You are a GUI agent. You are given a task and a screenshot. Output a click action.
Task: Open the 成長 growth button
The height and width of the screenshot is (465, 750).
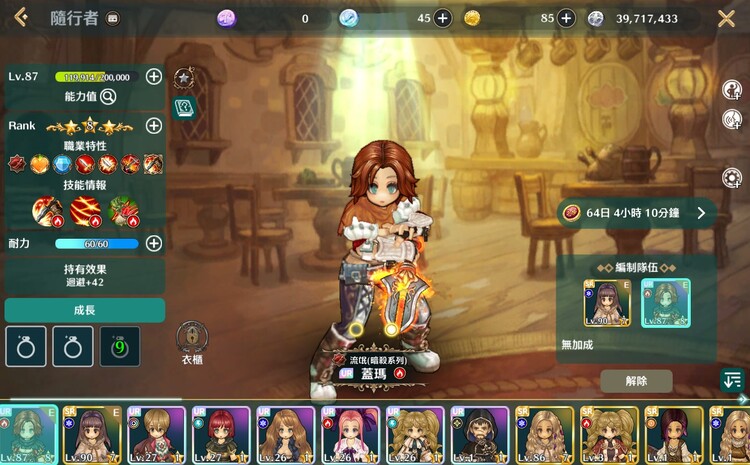click(84, 310)
